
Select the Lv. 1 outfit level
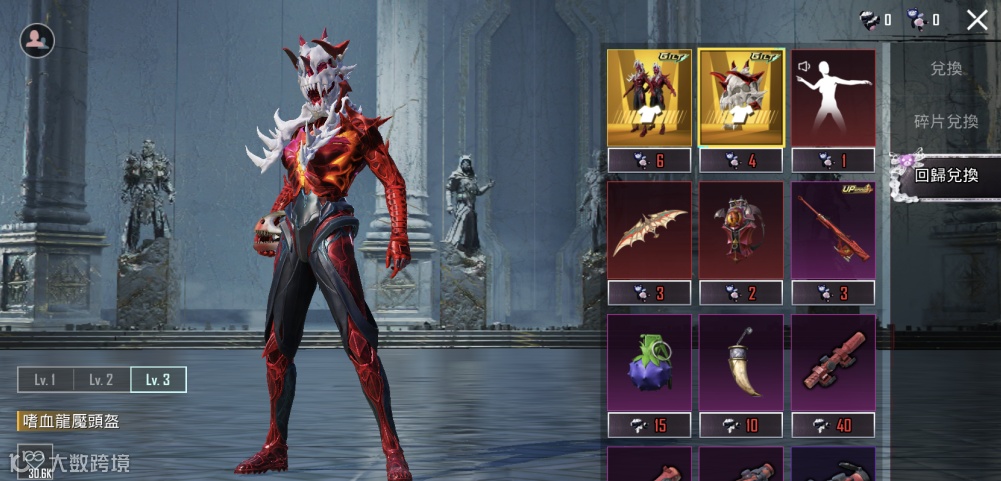click(45, 380)
